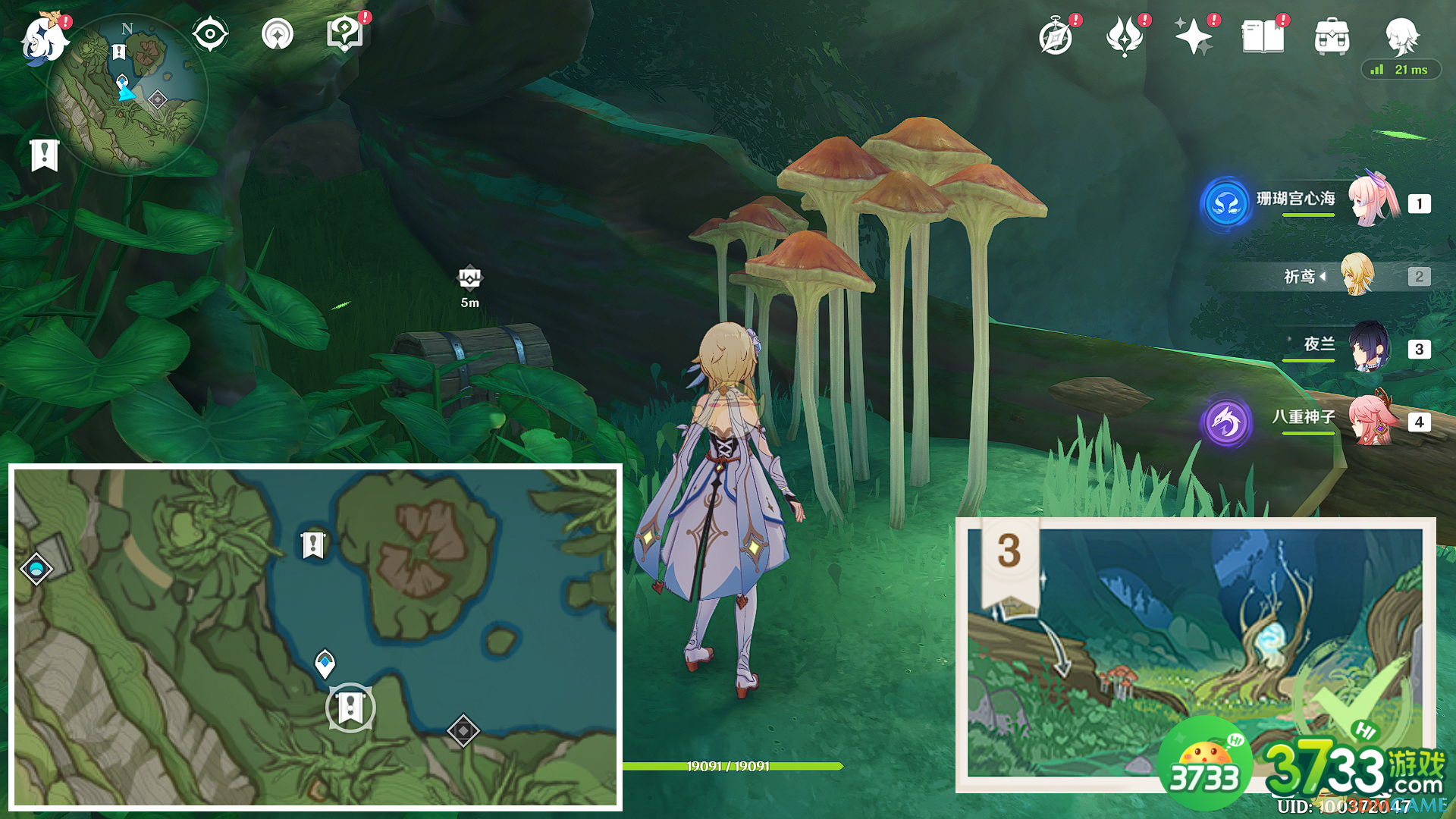Switch to Sangonomiya Kokomi in party slot 1
This screenshot has width=1456, height=819.
pyautogui.click(x=1373, y=202)
